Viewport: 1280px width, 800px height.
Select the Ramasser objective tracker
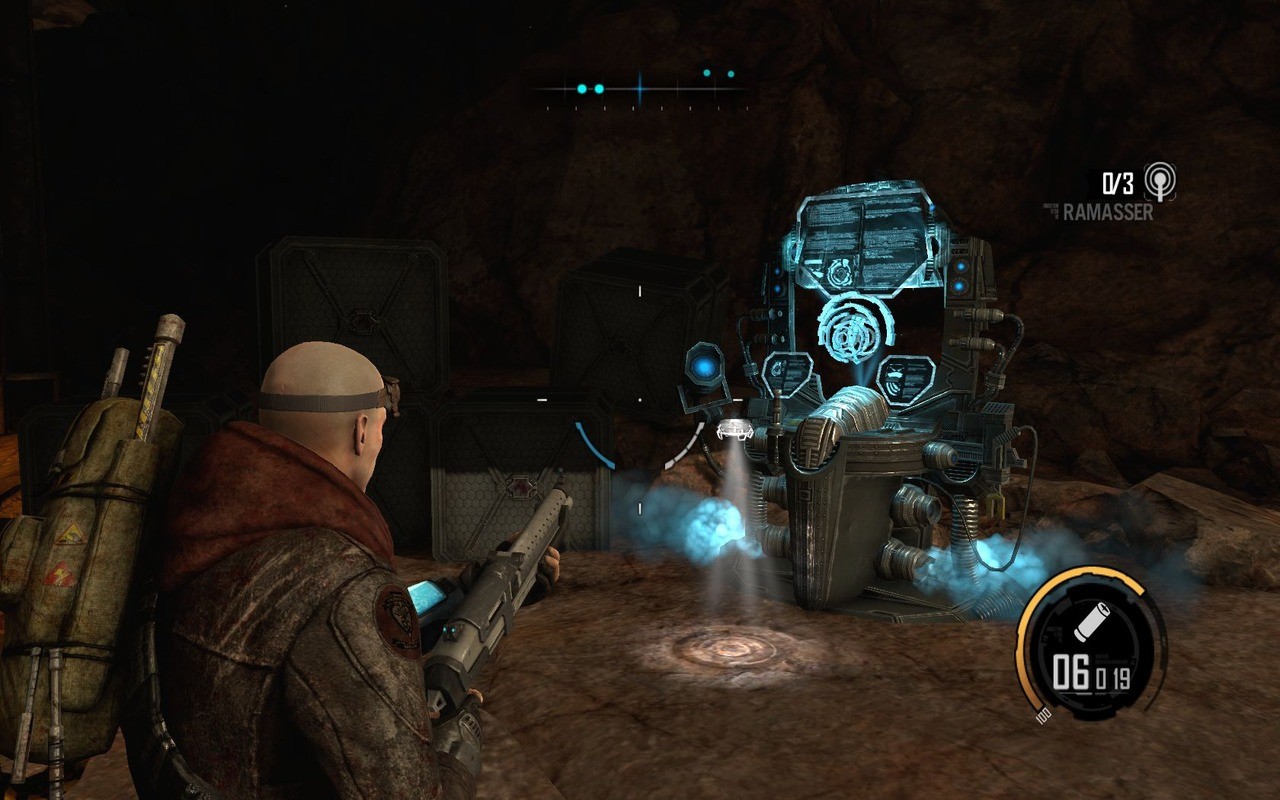click(1106, 212)
